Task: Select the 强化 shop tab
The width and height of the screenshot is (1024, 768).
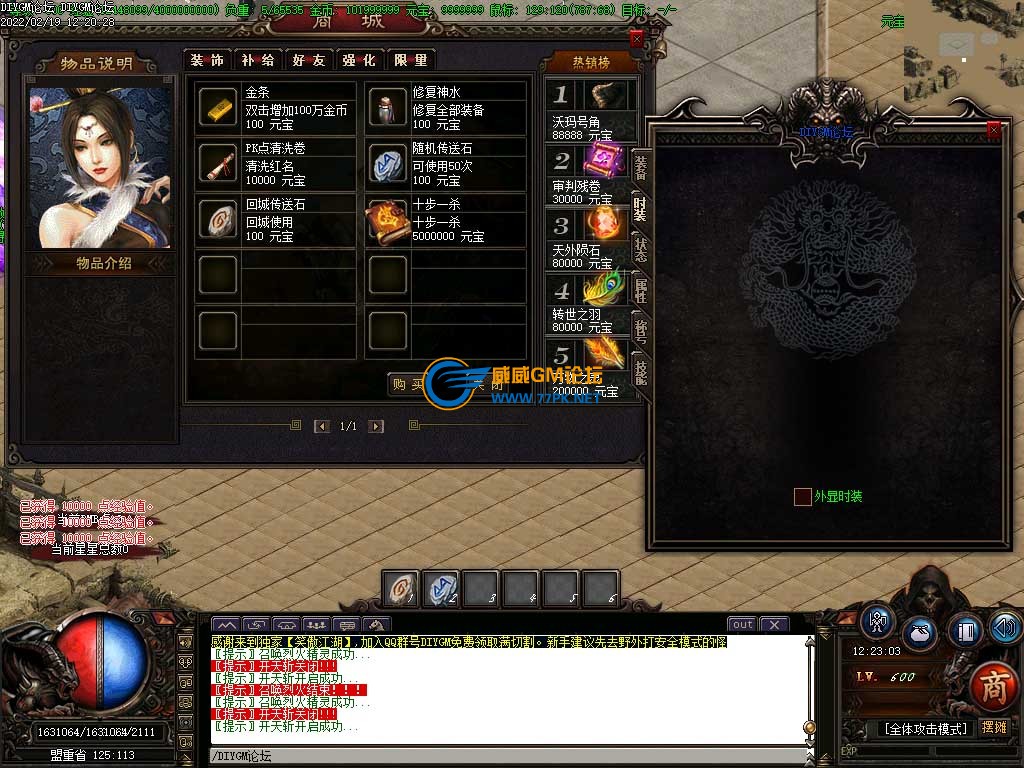Action: 359,60
